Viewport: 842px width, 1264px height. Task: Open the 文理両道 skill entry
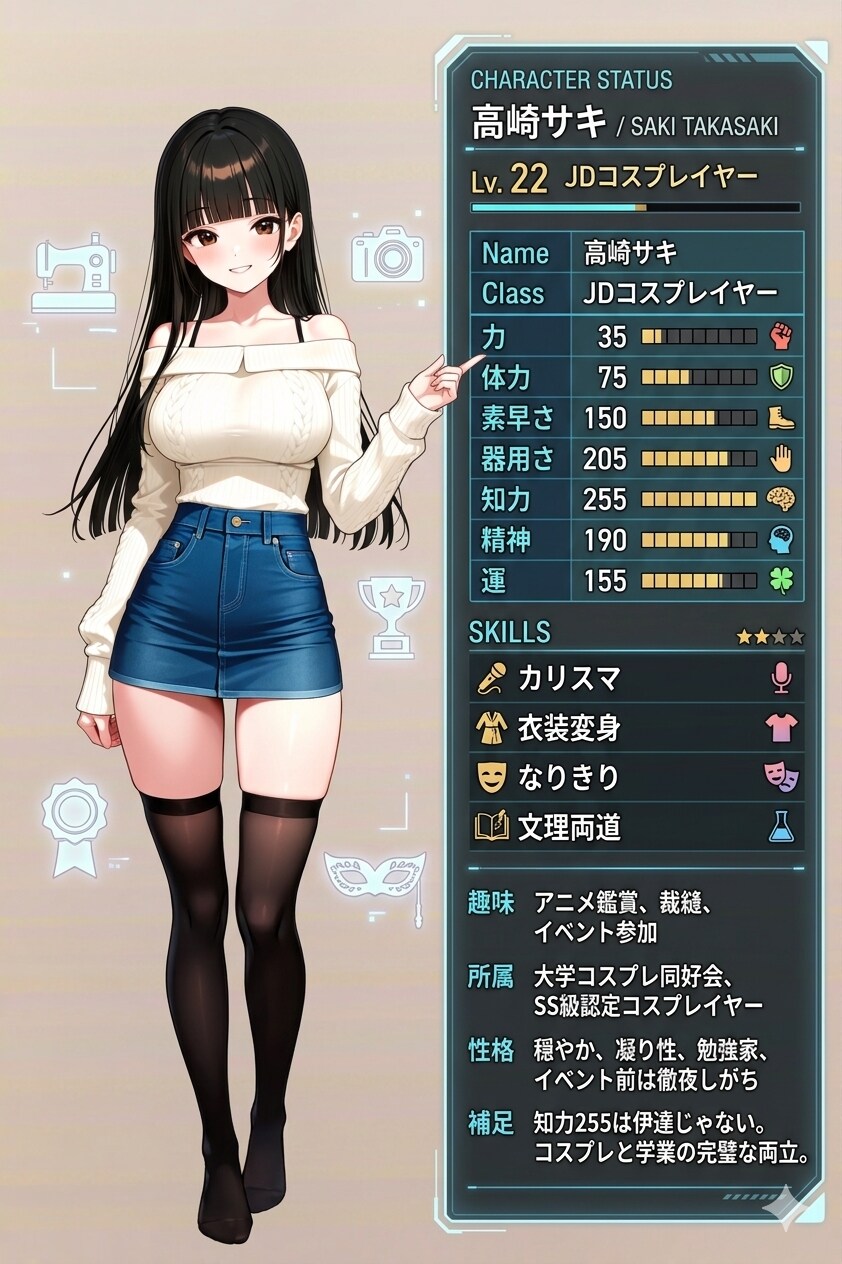click(636, 827)
